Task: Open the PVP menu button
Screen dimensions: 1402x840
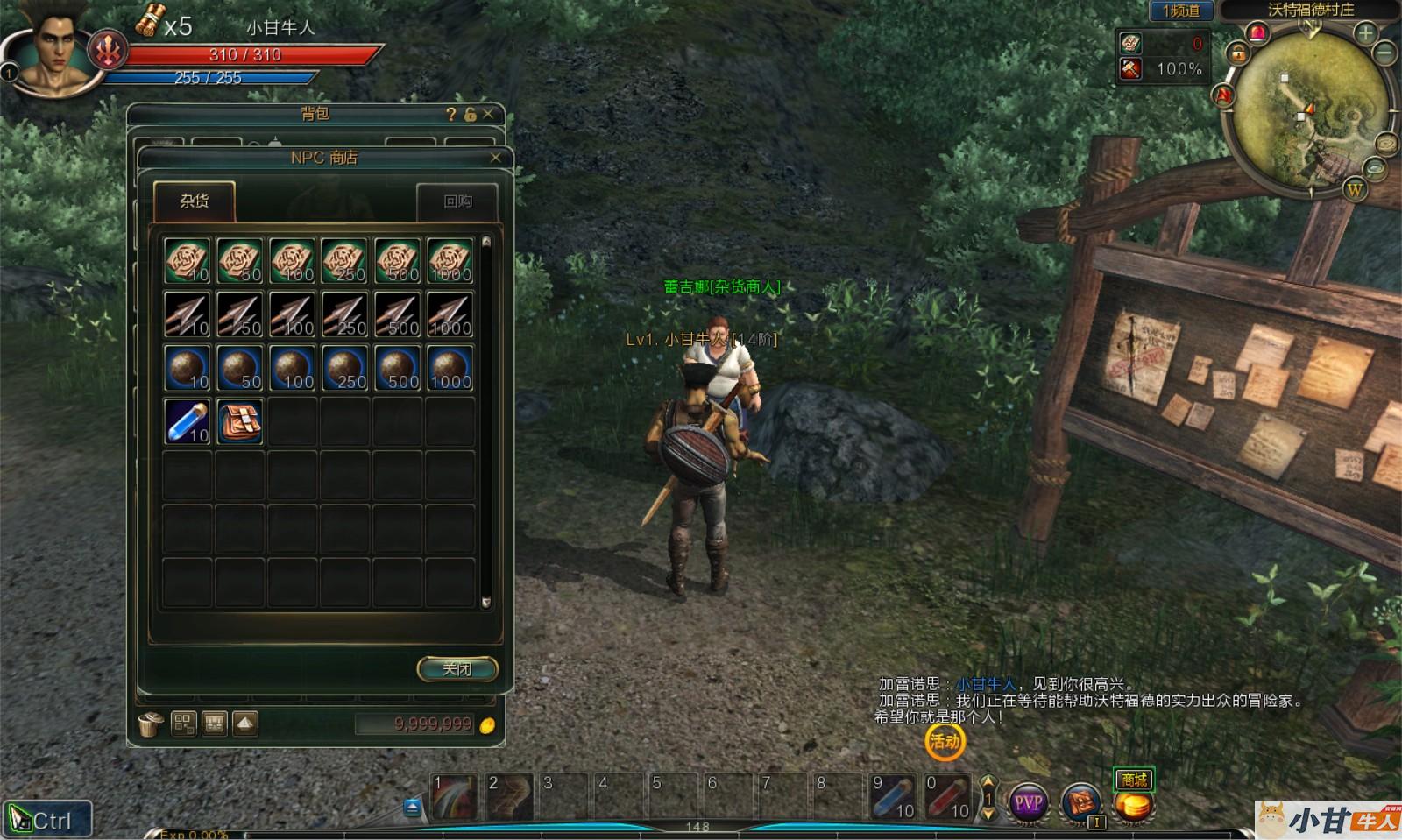Action: point(1028,801)
